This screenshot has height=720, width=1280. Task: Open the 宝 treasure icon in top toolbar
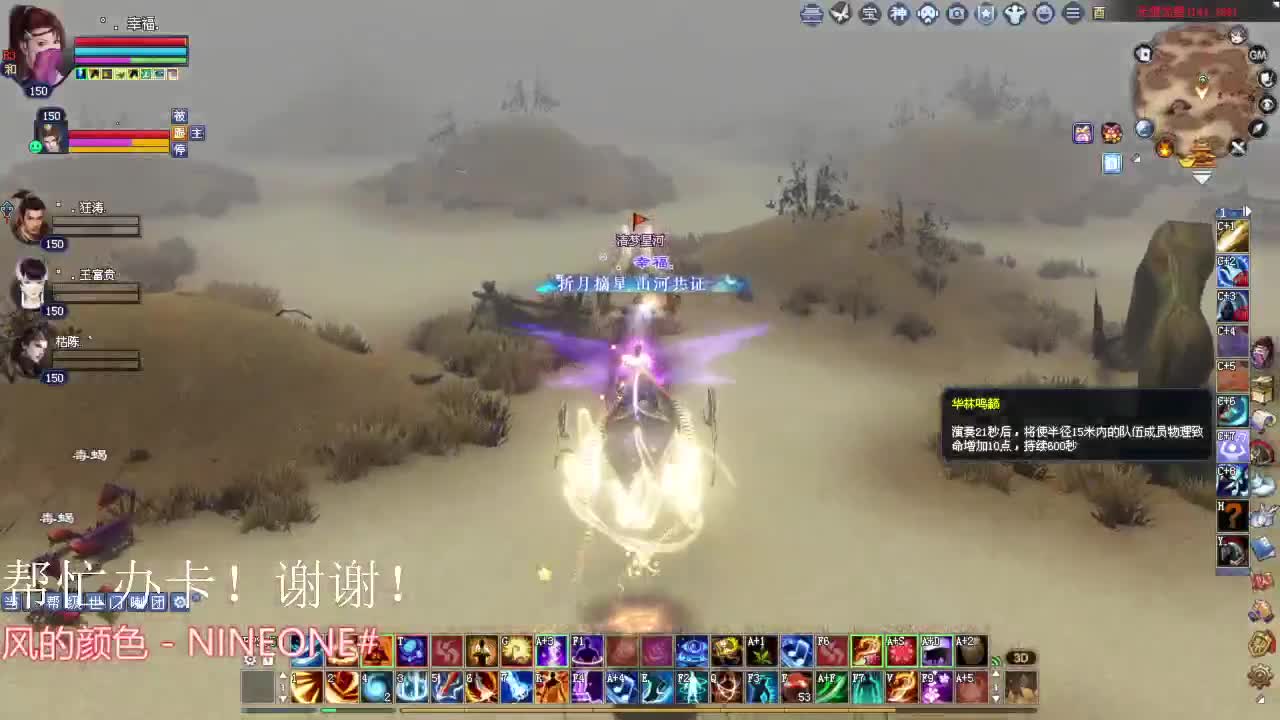[x=869, y=15]
